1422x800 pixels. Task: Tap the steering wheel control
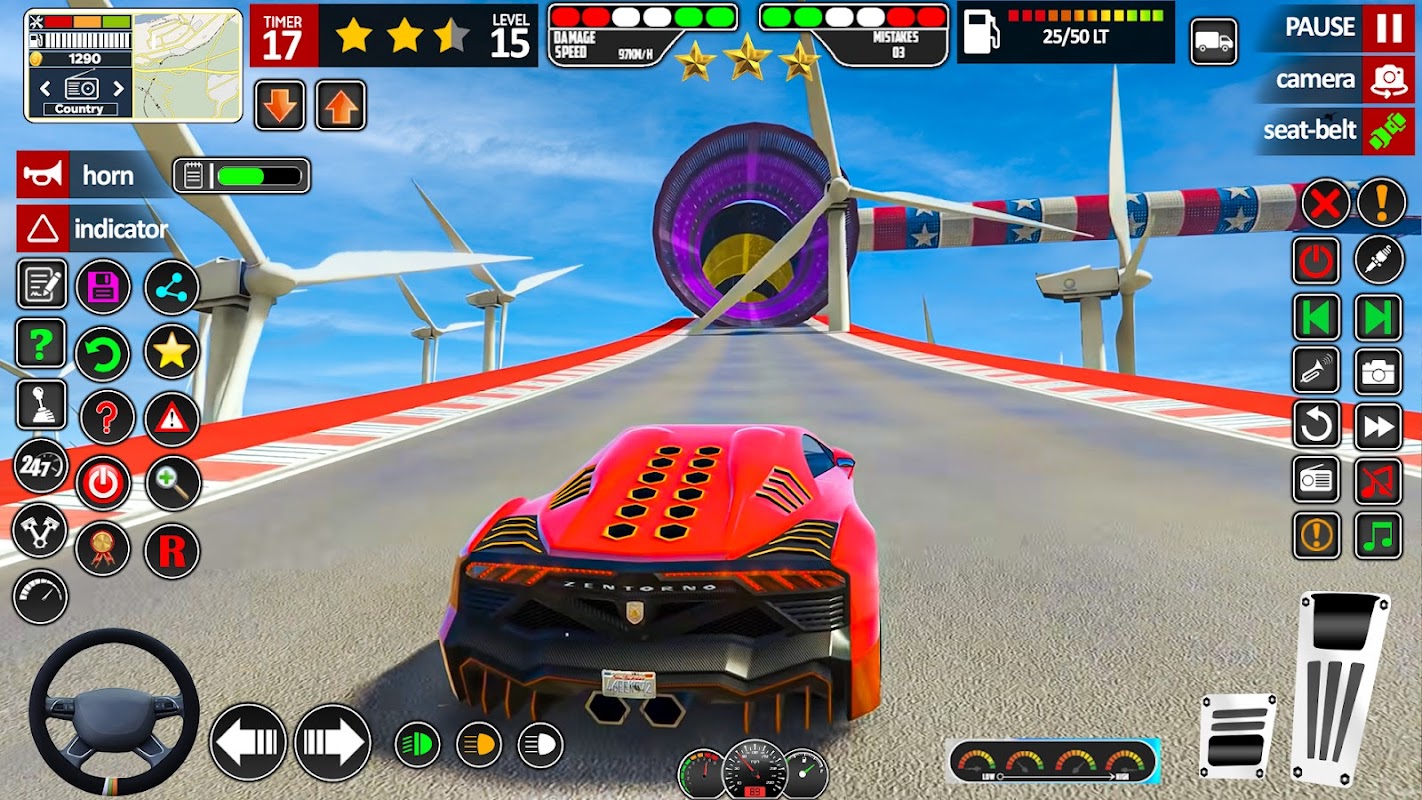113,712
